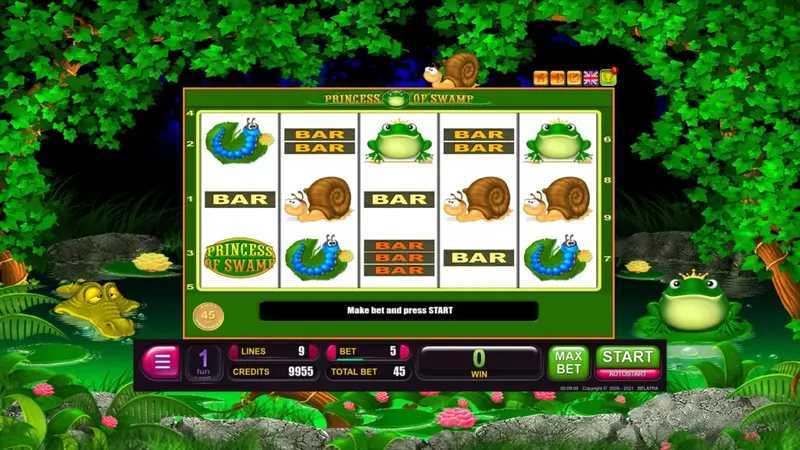Set the maximum bet with MAX BET
Screen dimensions: 800x450
tap(567, 361)
